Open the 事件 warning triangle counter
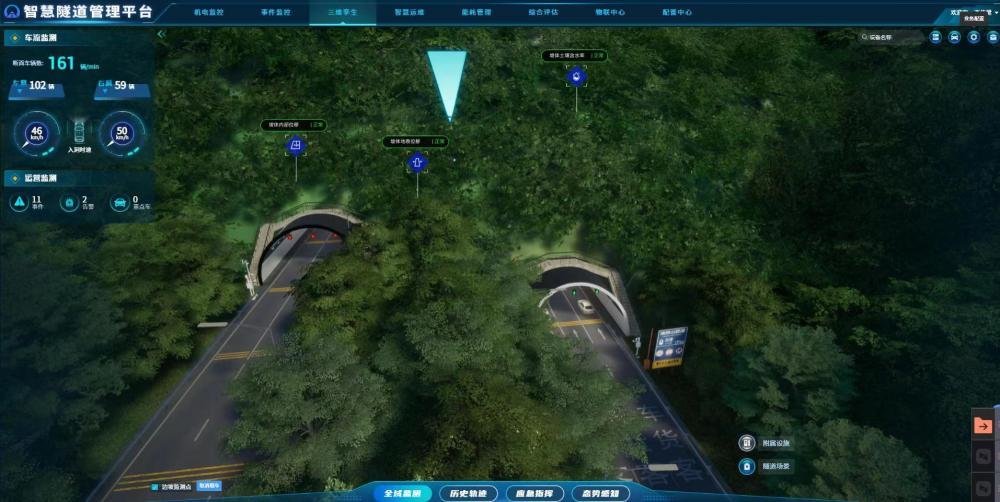 coord(20,202)
